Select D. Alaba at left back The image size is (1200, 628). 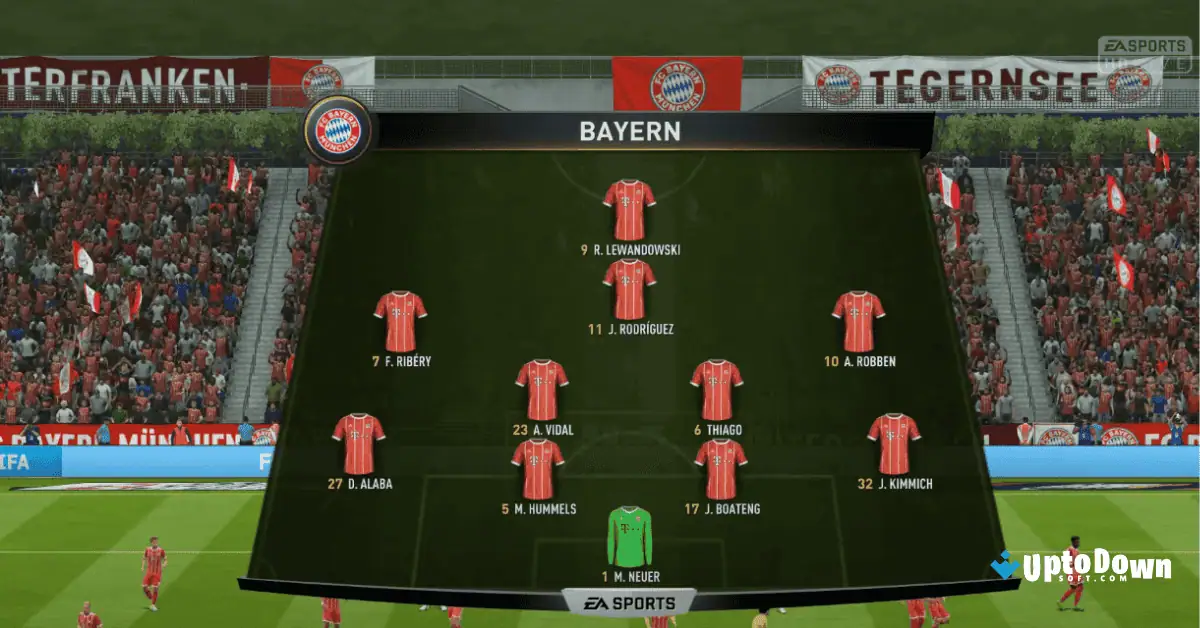coord(358,443)
